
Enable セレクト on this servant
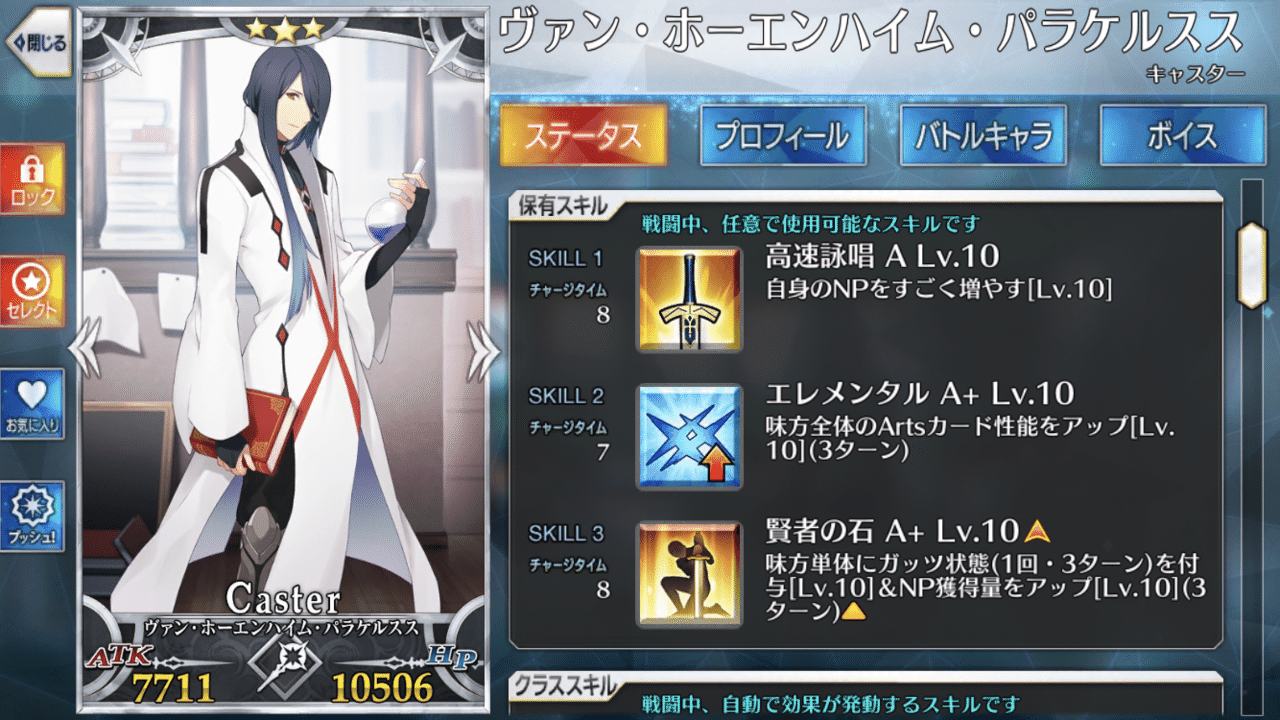tap(34, 289)
